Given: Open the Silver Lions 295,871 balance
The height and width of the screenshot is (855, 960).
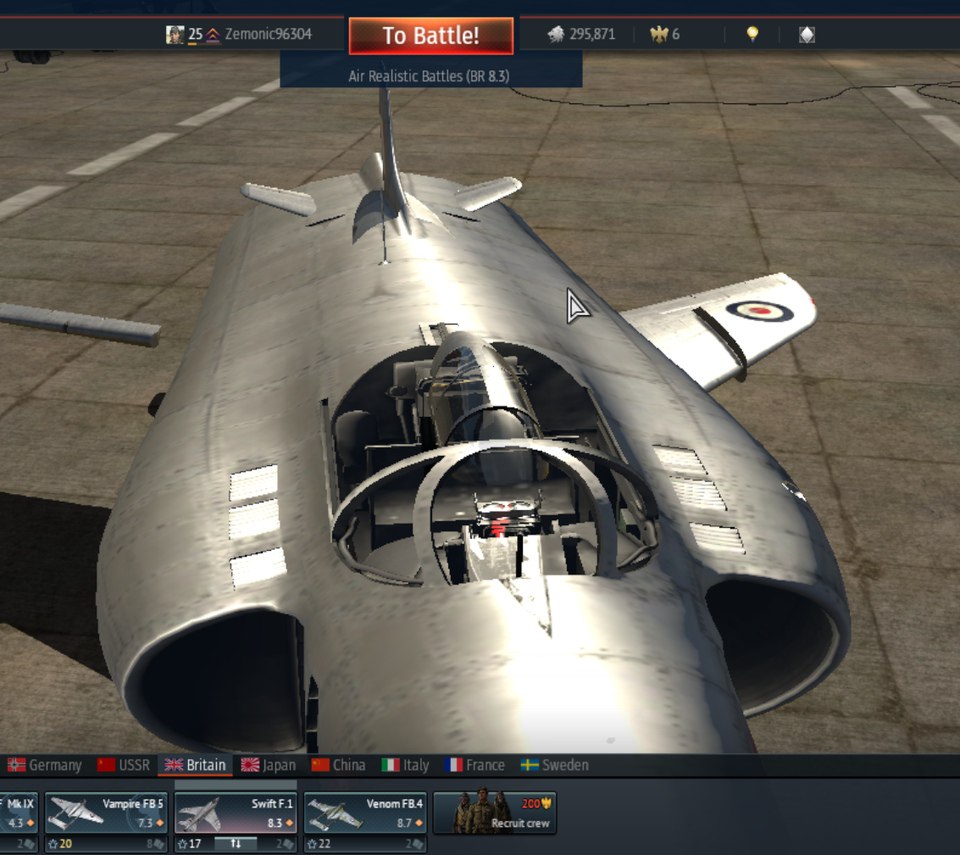Looking at the screenshot, I should (581, 34).
